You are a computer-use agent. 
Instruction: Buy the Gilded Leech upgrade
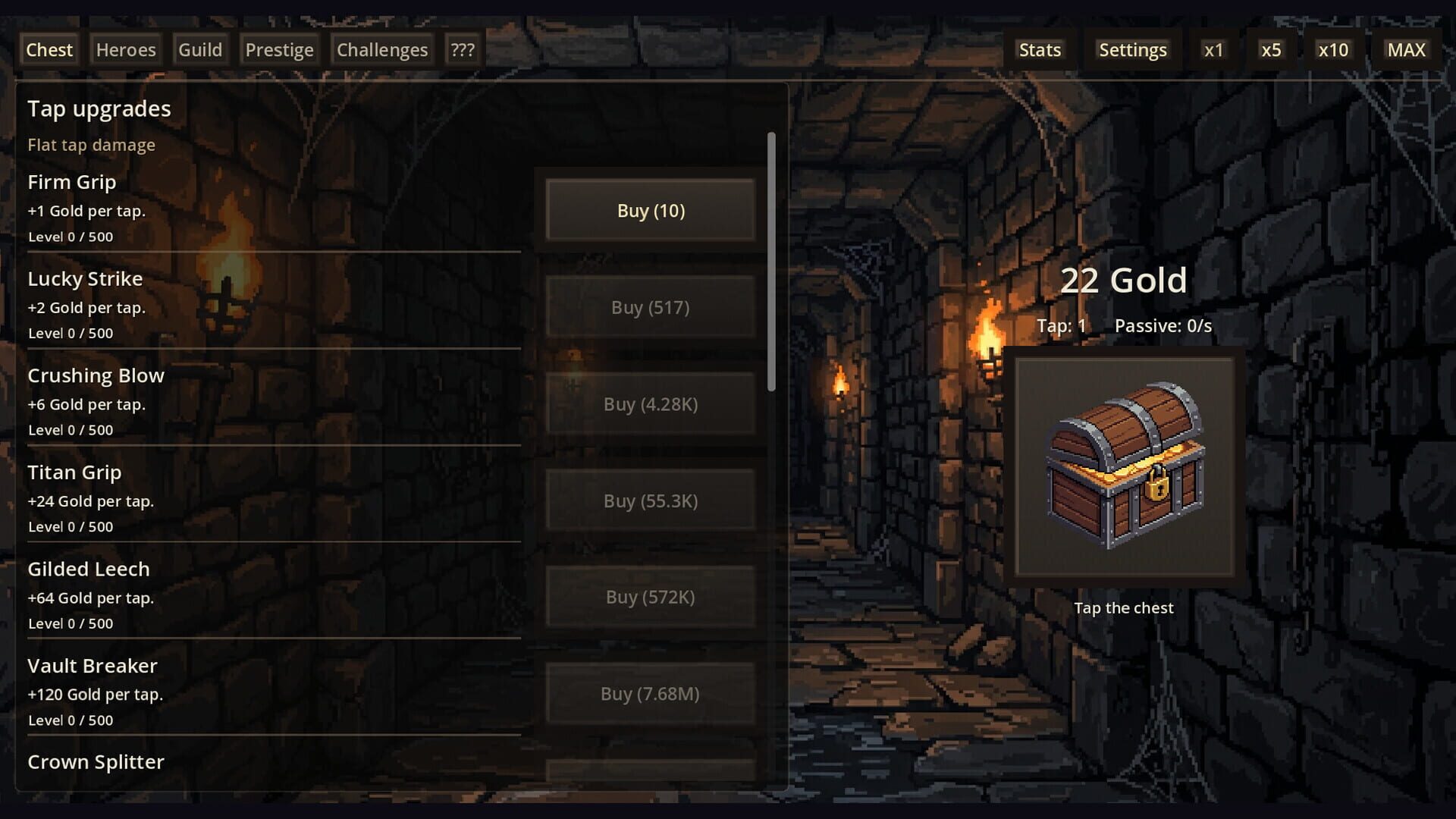650,597
